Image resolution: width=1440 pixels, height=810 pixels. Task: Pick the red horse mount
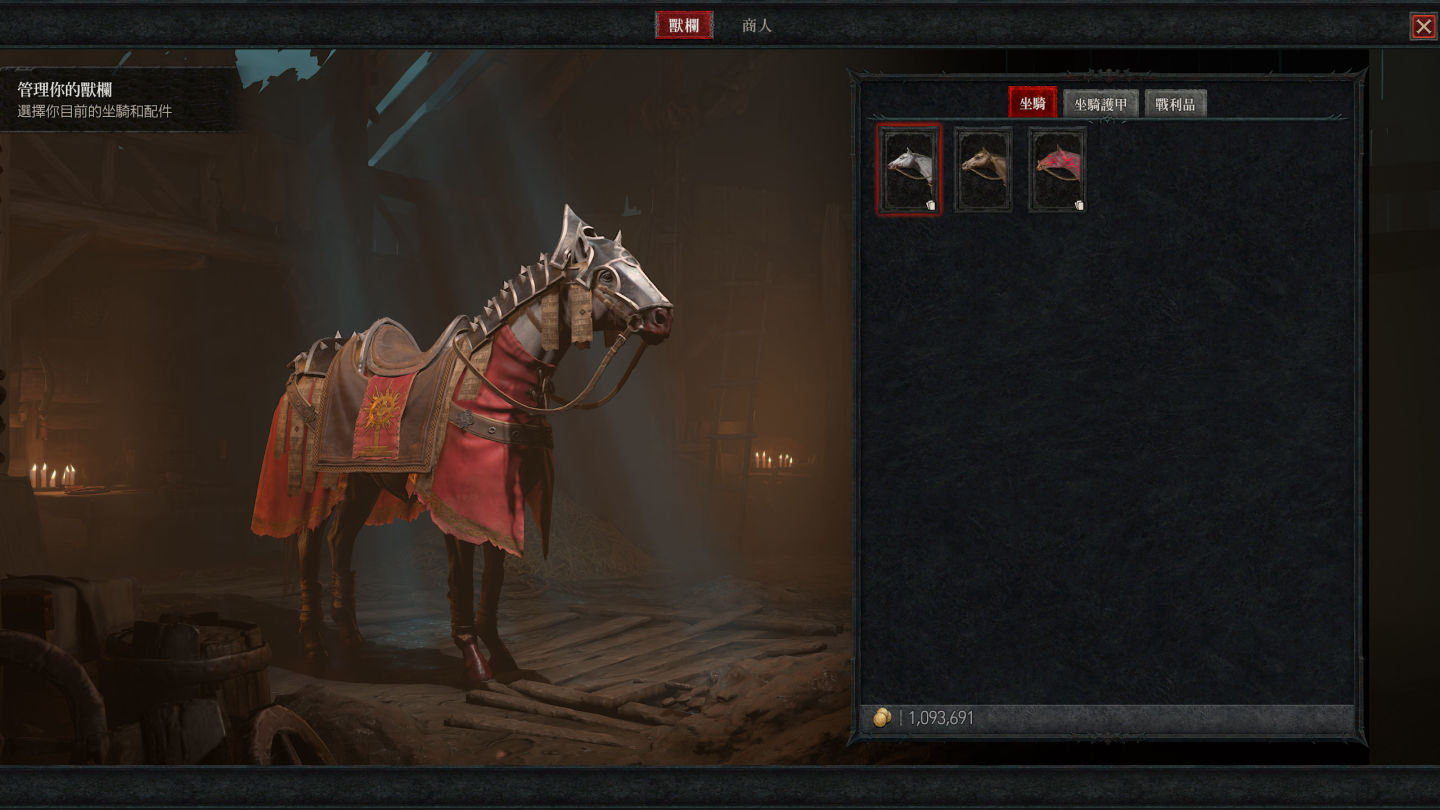point(1057,169)
